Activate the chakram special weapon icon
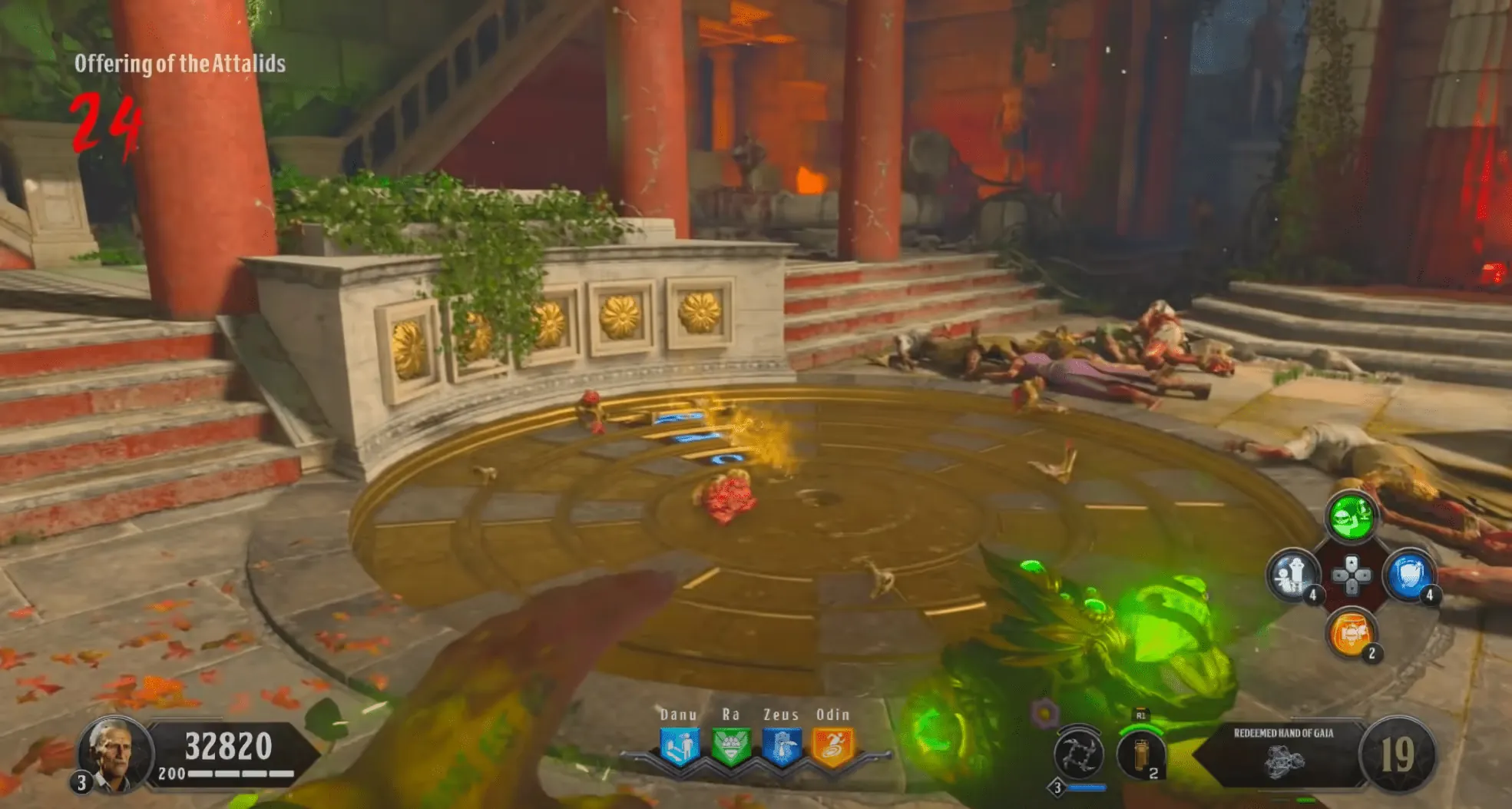Image resolution: width=1512 pixels, height=809 pixels. (1078, 754)
